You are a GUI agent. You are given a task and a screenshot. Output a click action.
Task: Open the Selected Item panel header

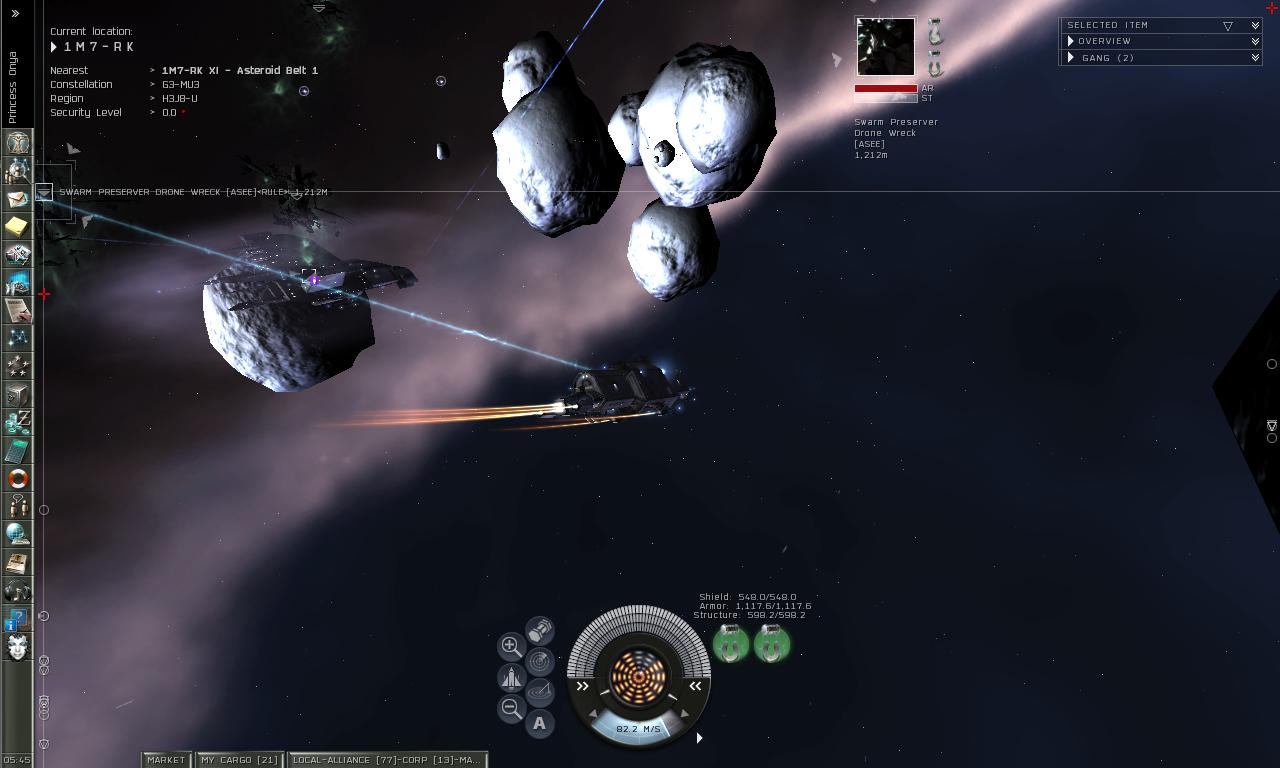[x=1107, y=25]
